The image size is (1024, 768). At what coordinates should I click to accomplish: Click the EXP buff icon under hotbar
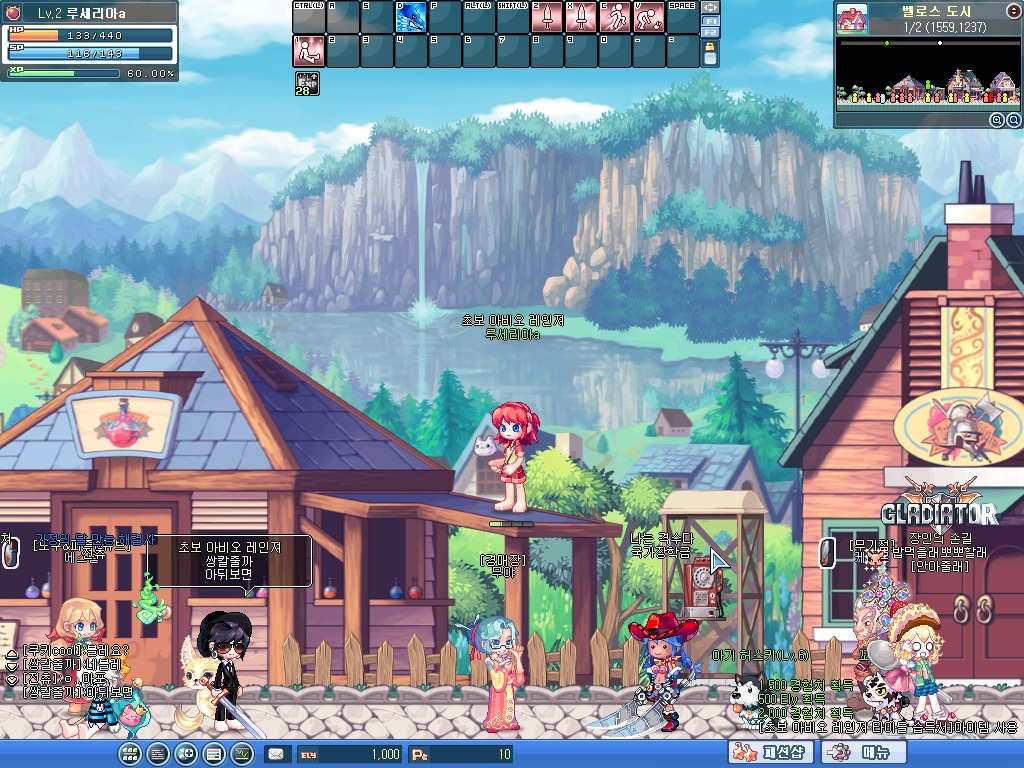point(307,84)
